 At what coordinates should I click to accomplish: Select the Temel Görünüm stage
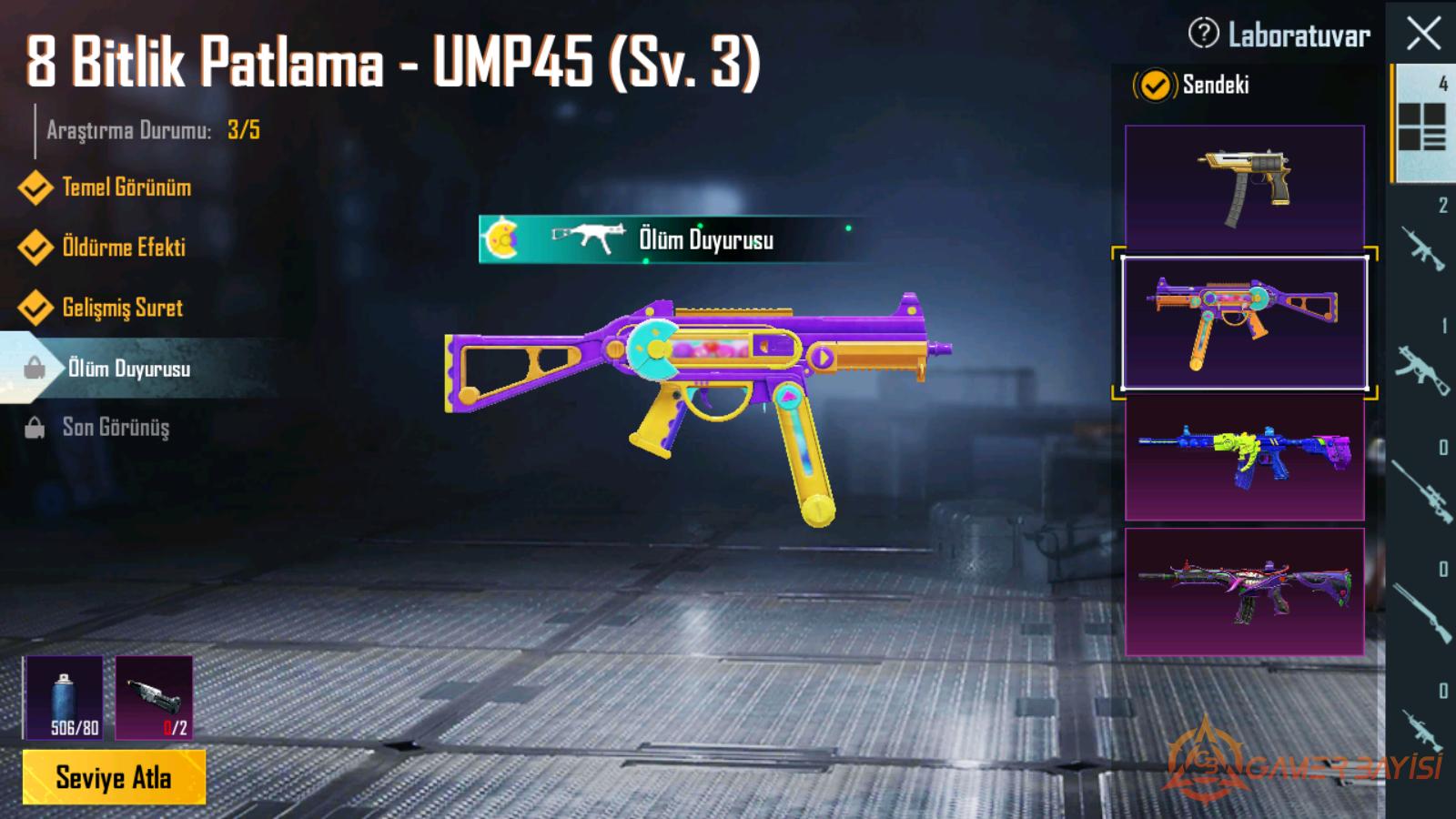click(x=126, y=187)
